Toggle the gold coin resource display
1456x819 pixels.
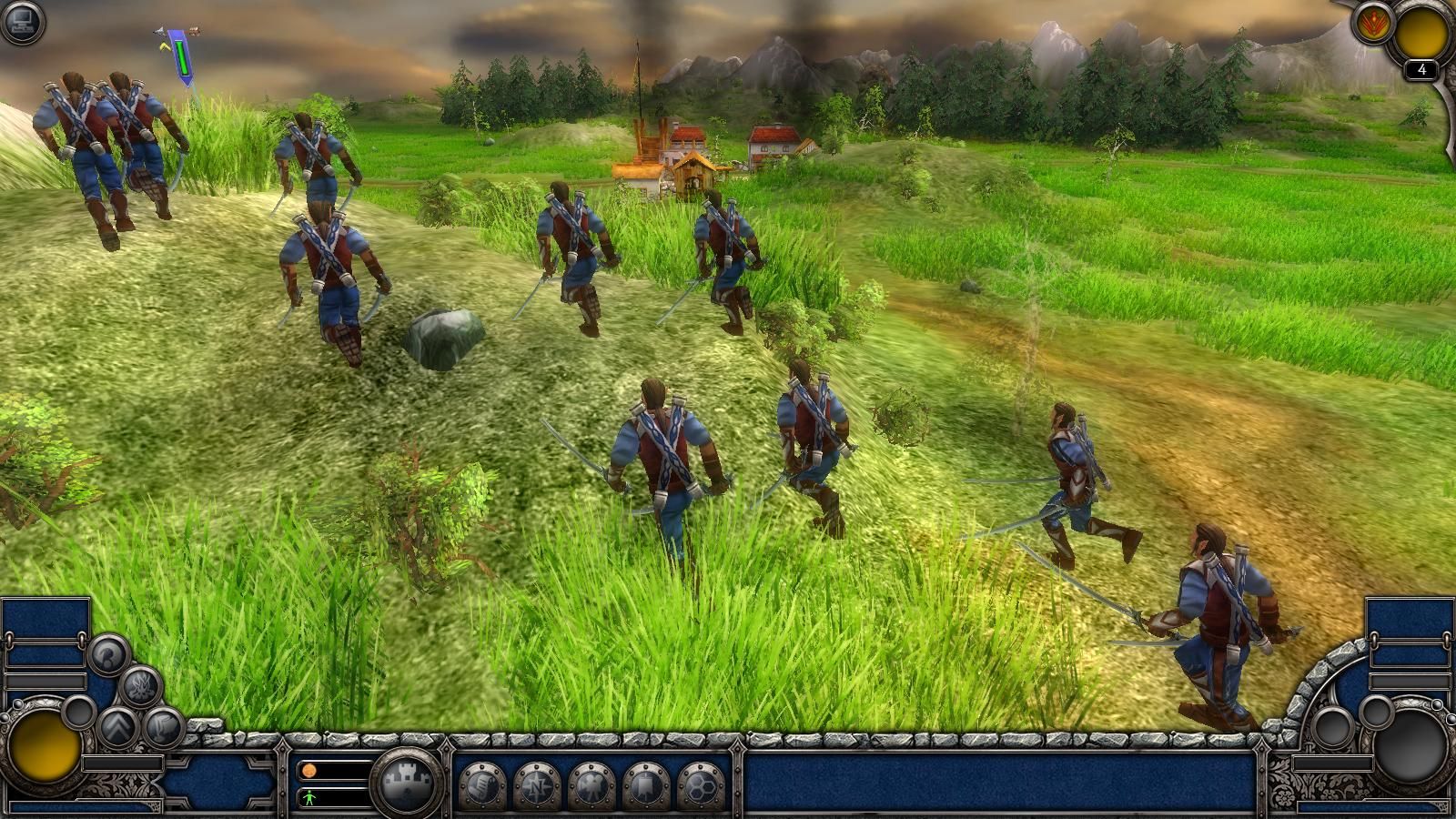coord(310,771)
